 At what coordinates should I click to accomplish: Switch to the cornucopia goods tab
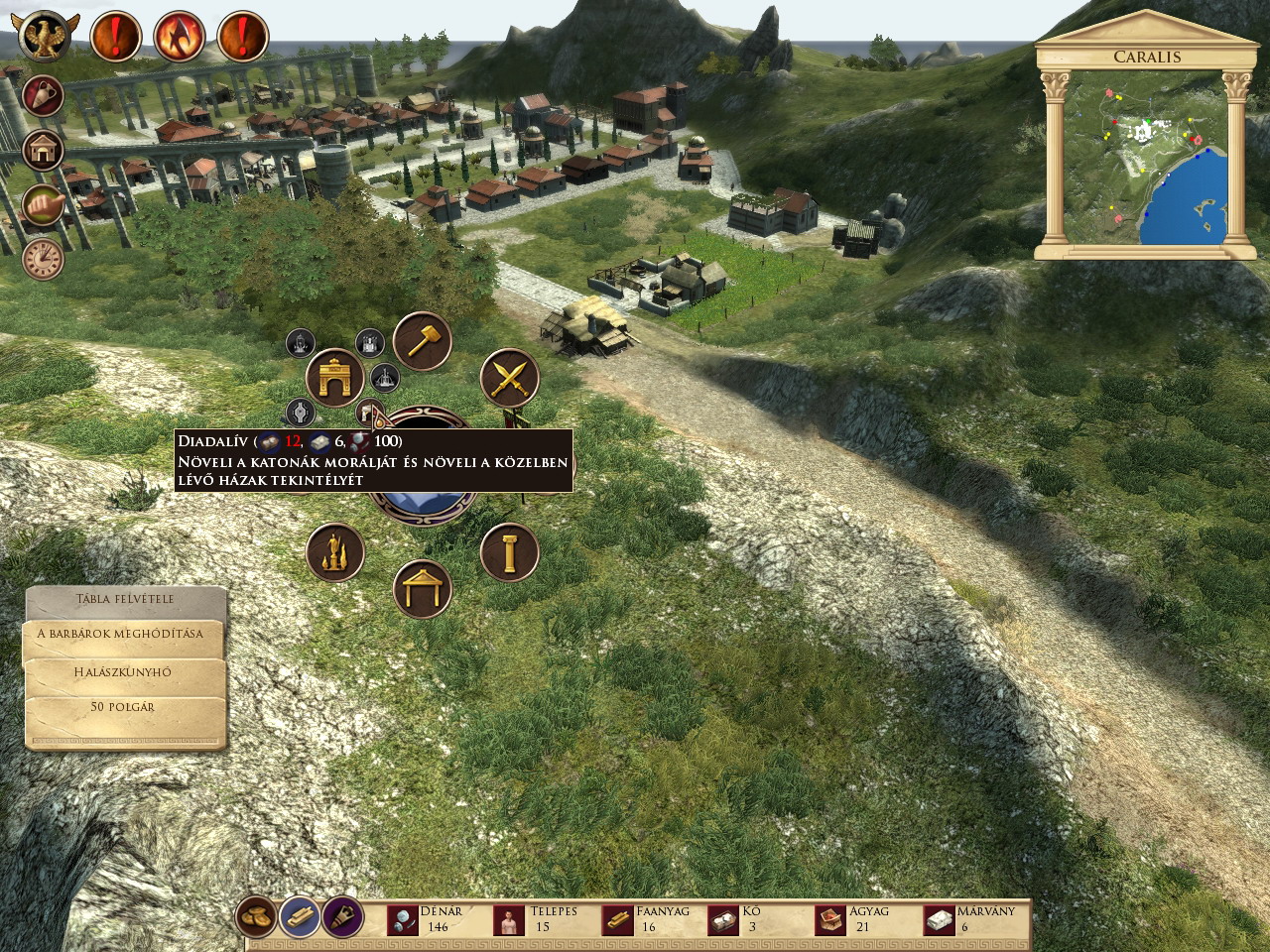pyautogui.click(x=342, y=917)
